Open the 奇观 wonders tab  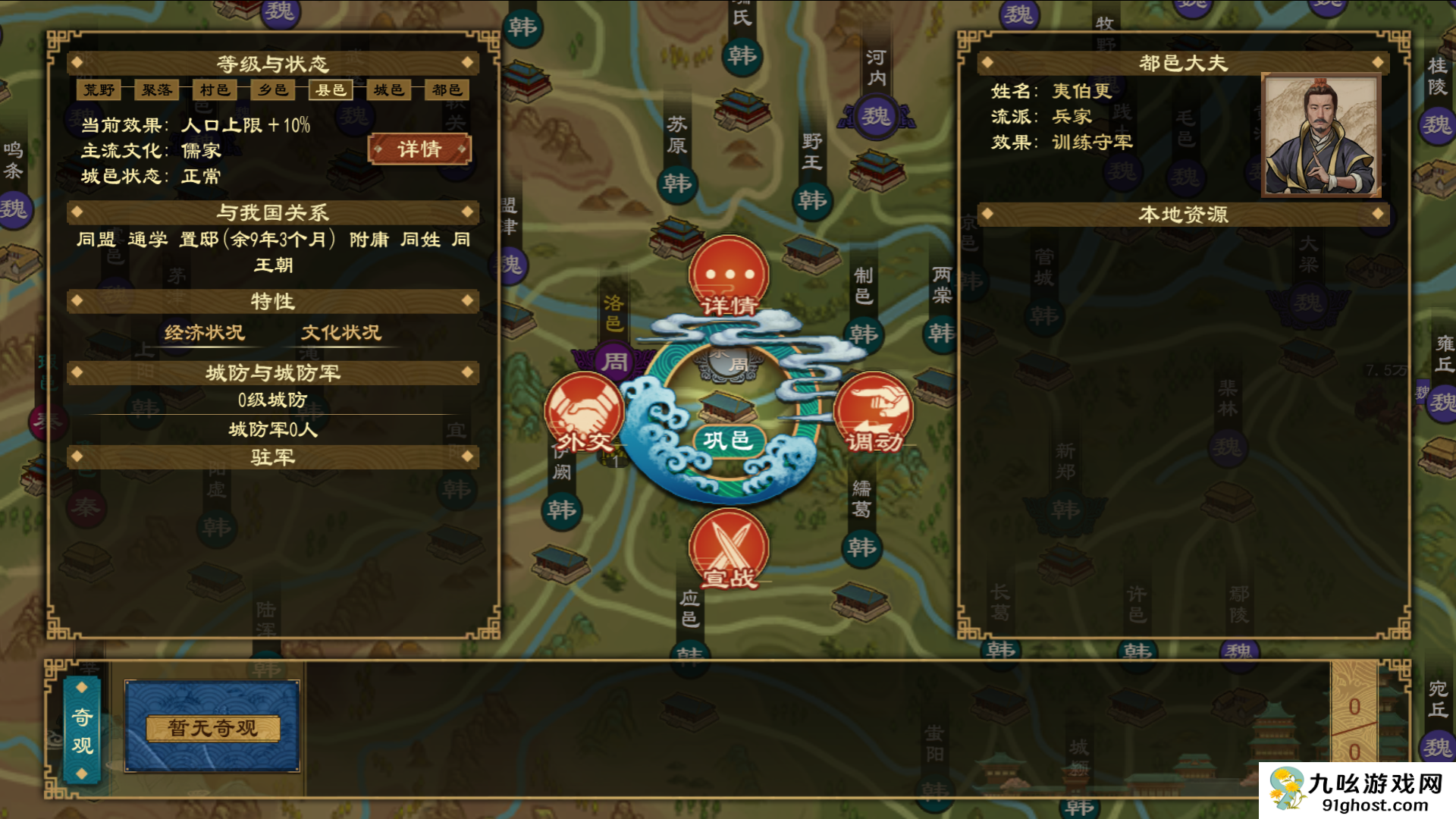click(x=82, y=730)
